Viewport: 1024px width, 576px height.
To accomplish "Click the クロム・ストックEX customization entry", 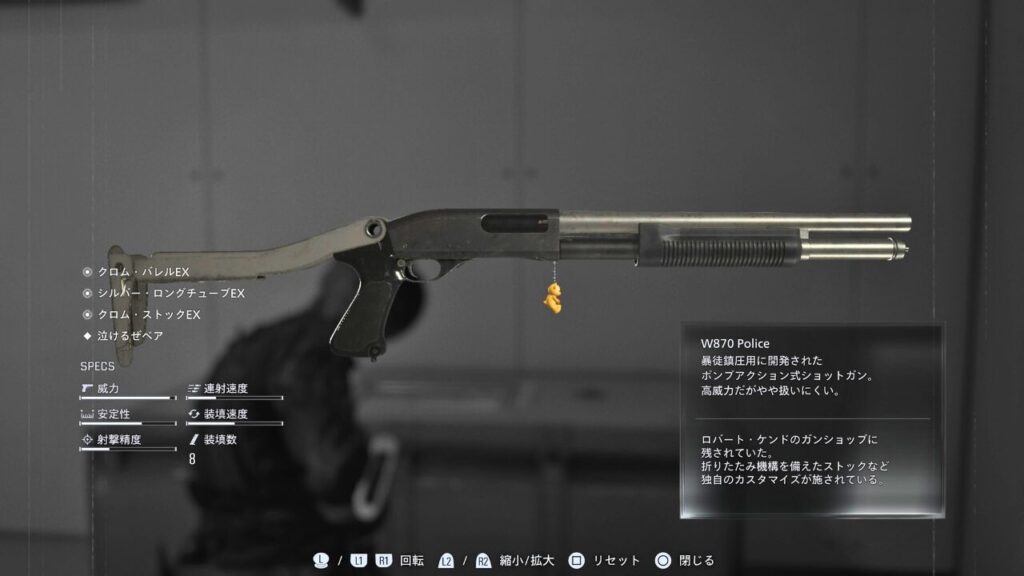I will click(148, 315).
